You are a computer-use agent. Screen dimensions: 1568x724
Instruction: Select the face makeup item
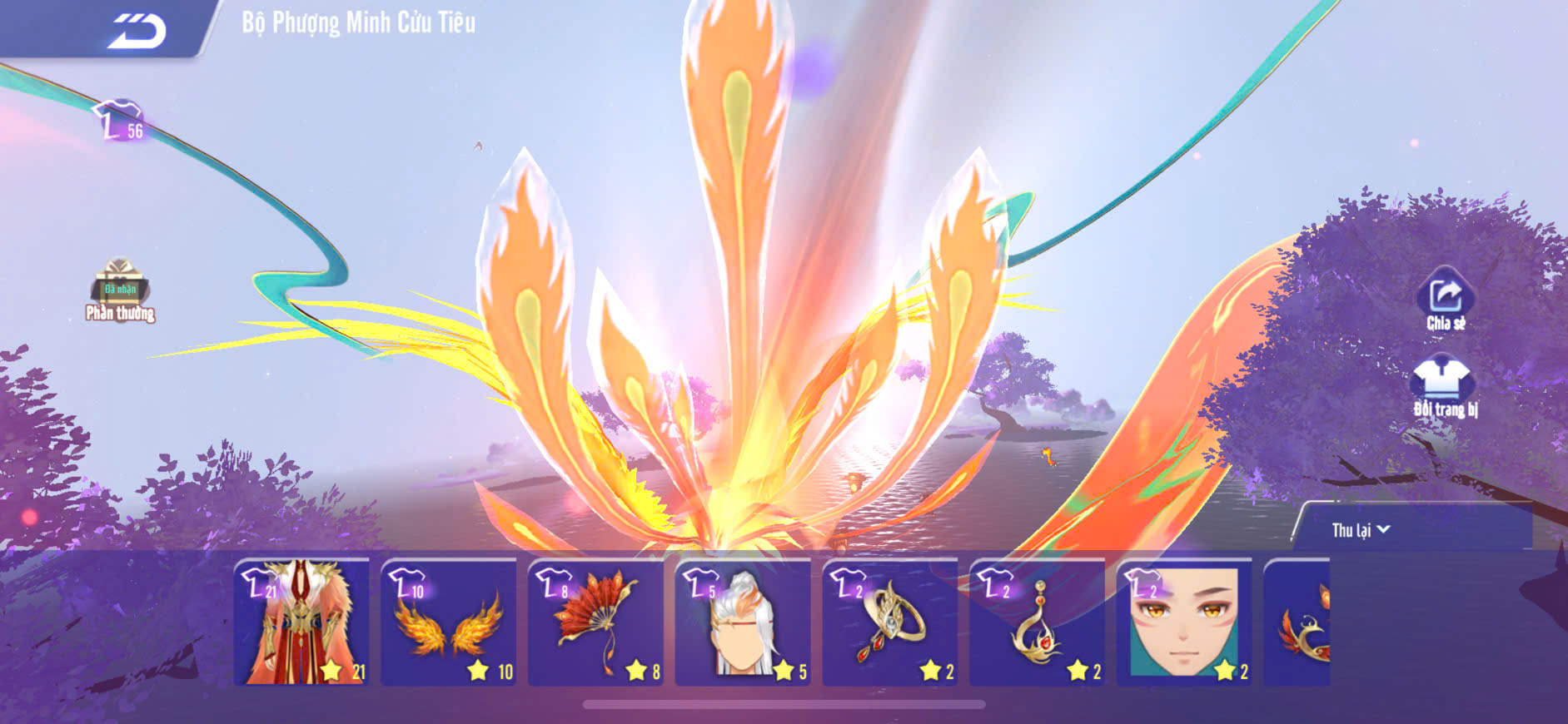tap(1184, 622)
